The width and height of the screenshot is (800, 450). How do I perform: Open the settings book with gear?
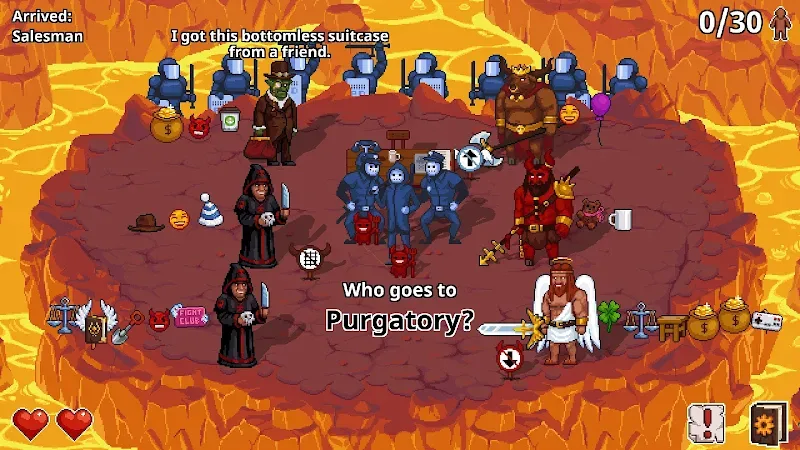(x=768, y=423)
